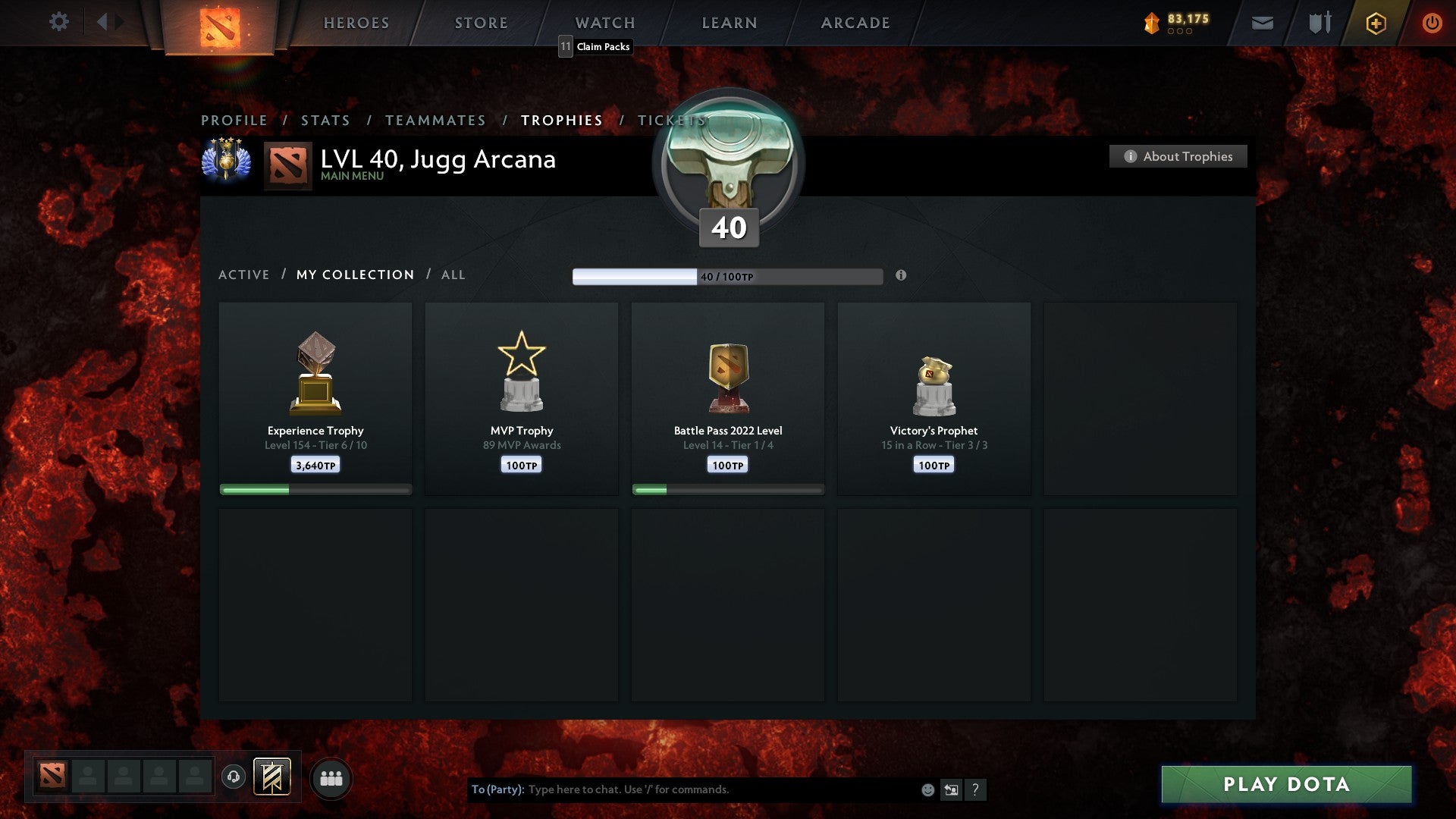The width and height of the screenshot is (1456, 819).
Task: Open the gold plus hexagon shop icon
Action: [x=1376, y=23]
